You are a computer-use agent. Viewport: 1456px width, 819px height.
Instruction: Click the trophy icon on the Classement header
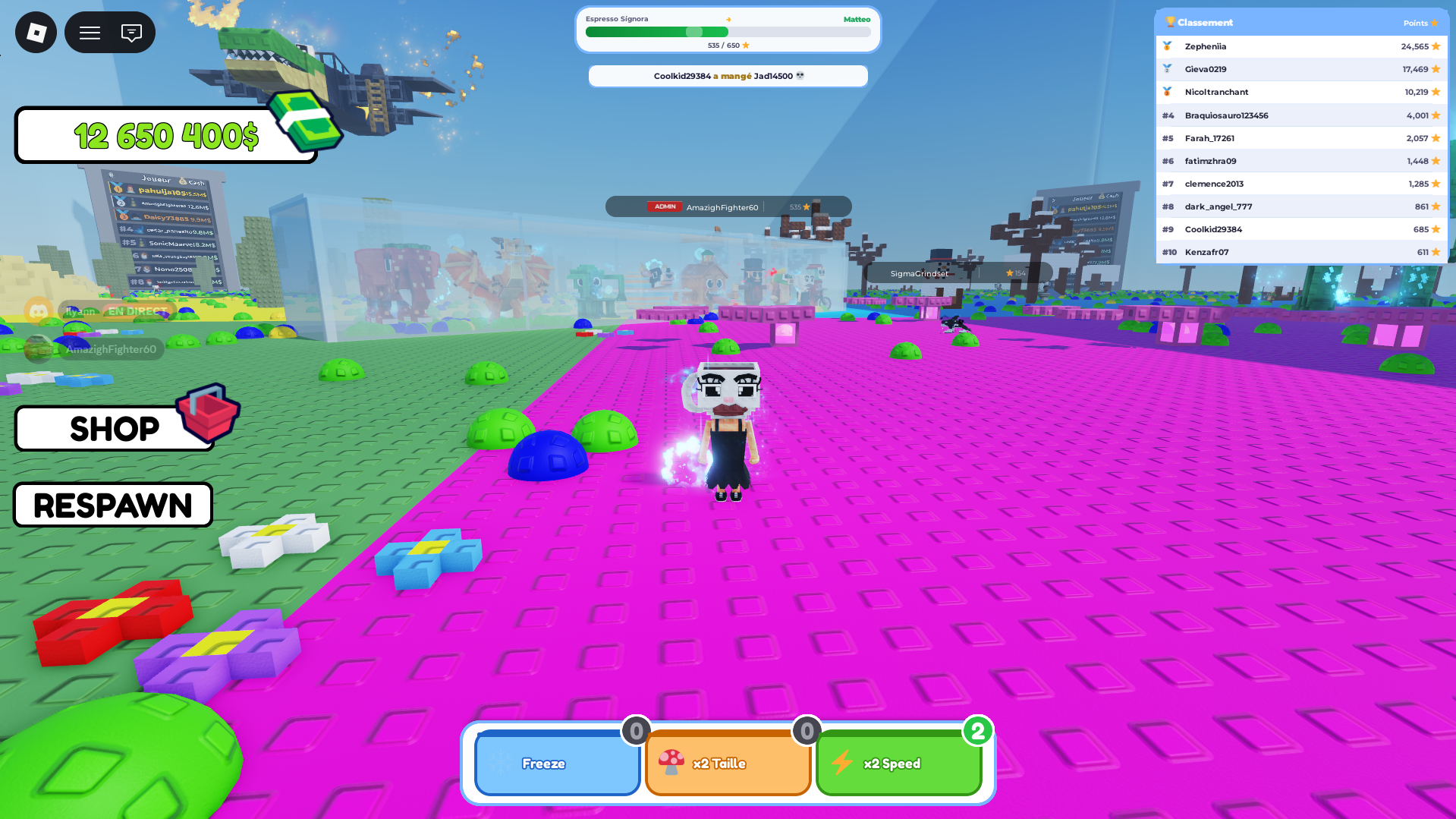click(x=1172, y=22)
